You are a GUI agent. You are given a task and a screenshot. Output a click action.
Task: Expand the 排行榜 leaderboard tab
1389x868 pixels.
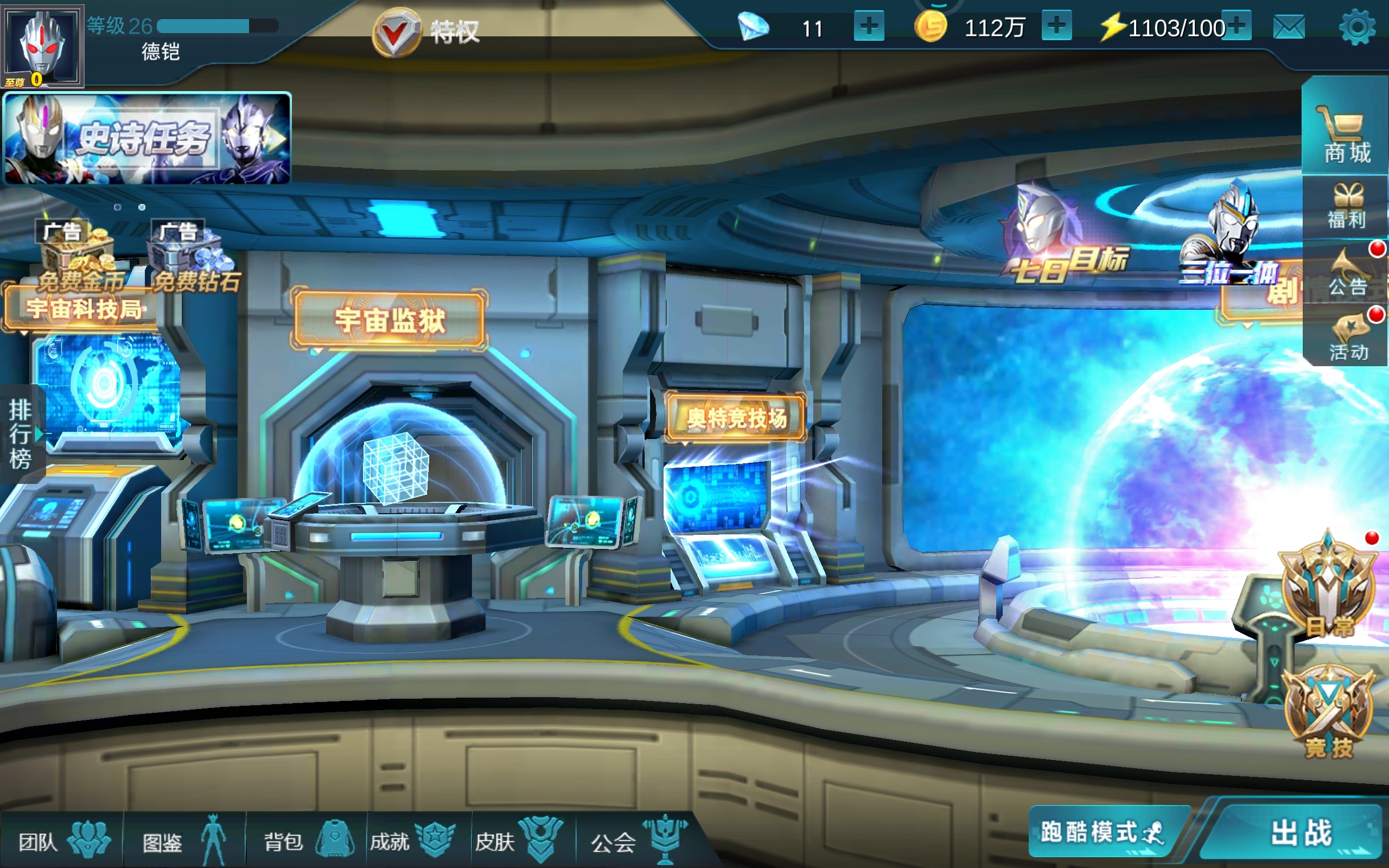coord(21,435)
